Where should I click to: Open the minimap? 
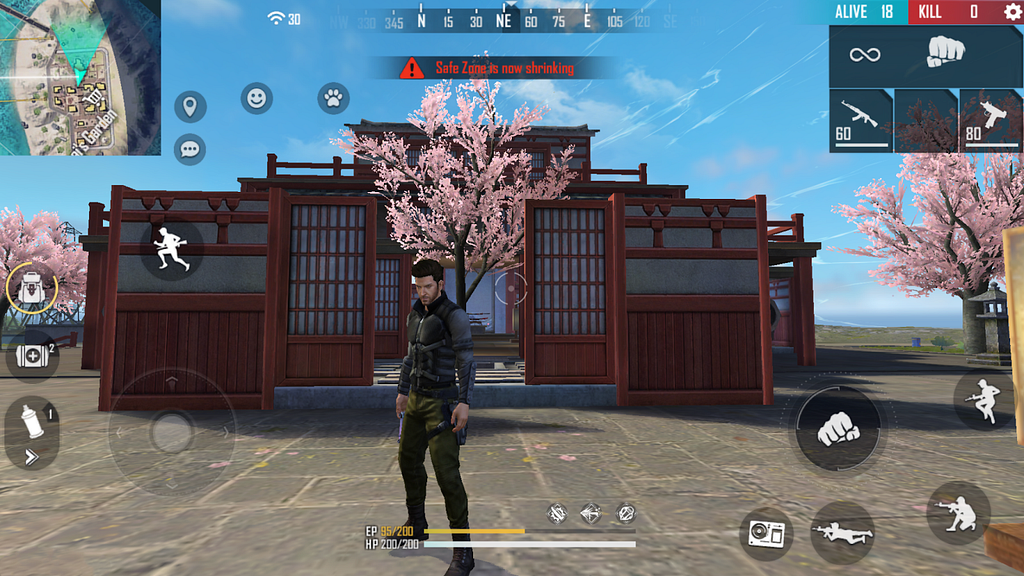(80, 77)
